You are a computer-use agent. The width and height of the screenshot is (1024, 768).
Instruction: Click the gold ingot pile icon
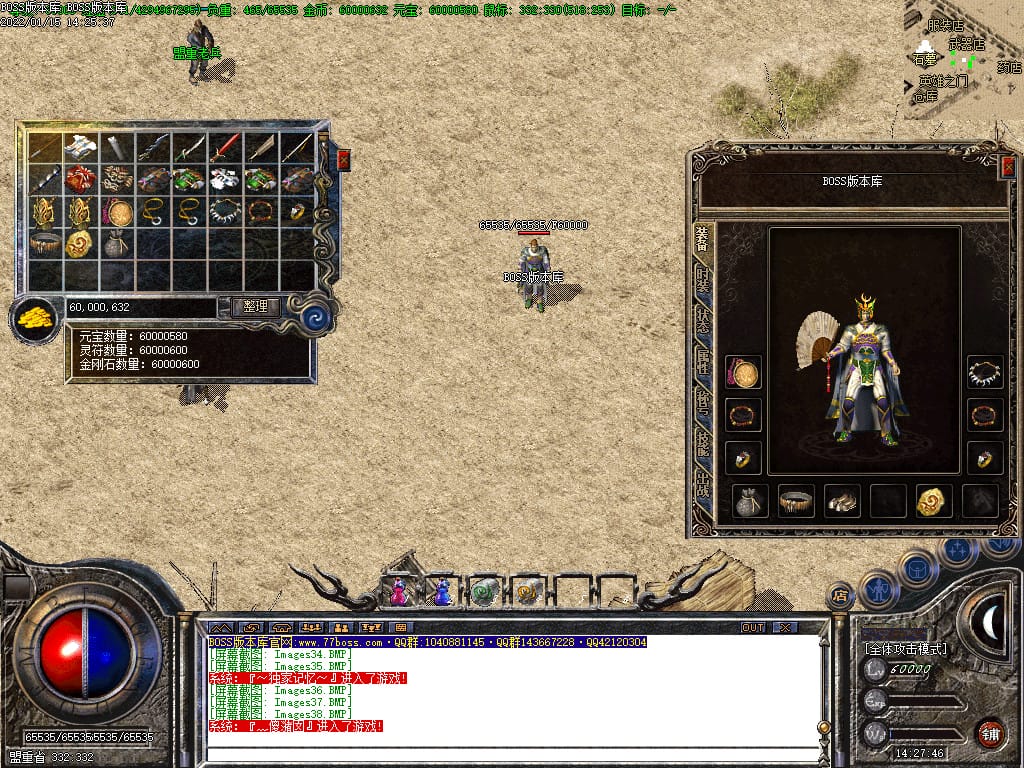point(34,320)
